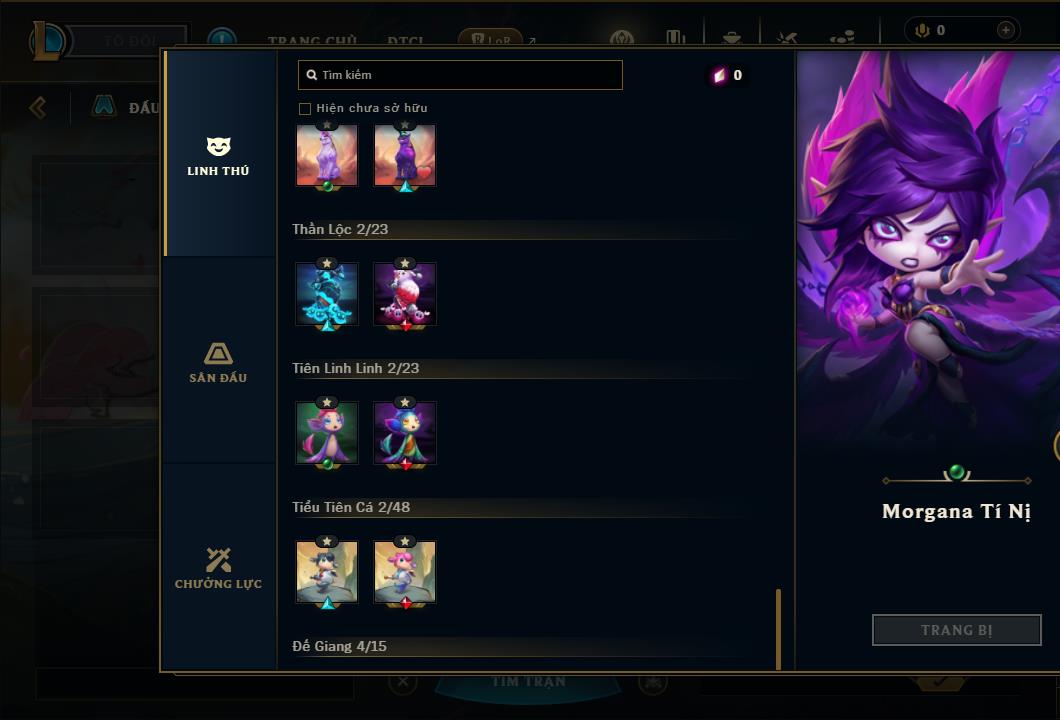The image size is (1060, 720).
Task: Toggle the Hiện chưa sở hữu checkbox
Action: tap(305, 108)
